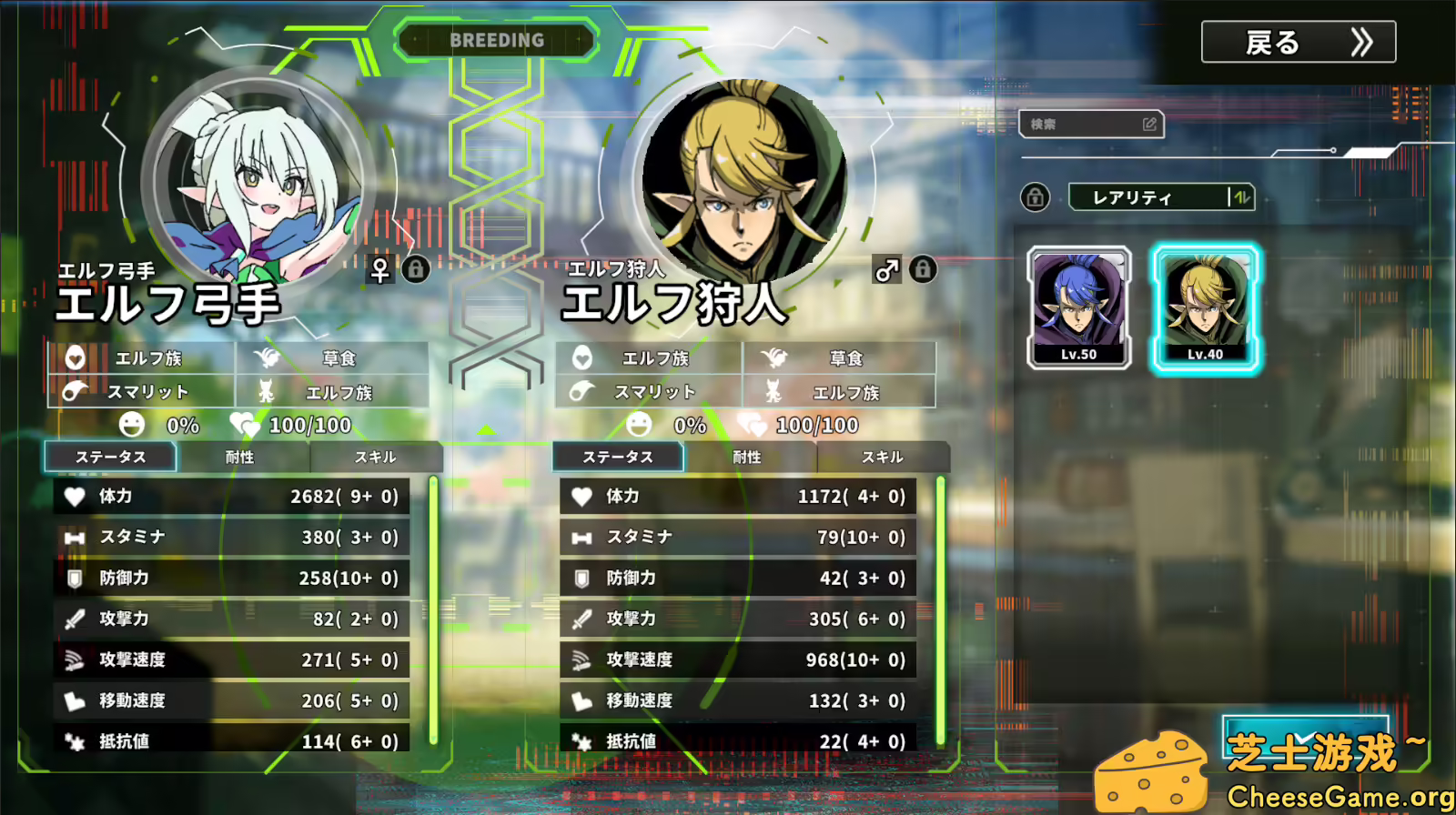Toggle the lock beside the male symbol
This screenshot has width=1456, height=815.
click(925, 270)
